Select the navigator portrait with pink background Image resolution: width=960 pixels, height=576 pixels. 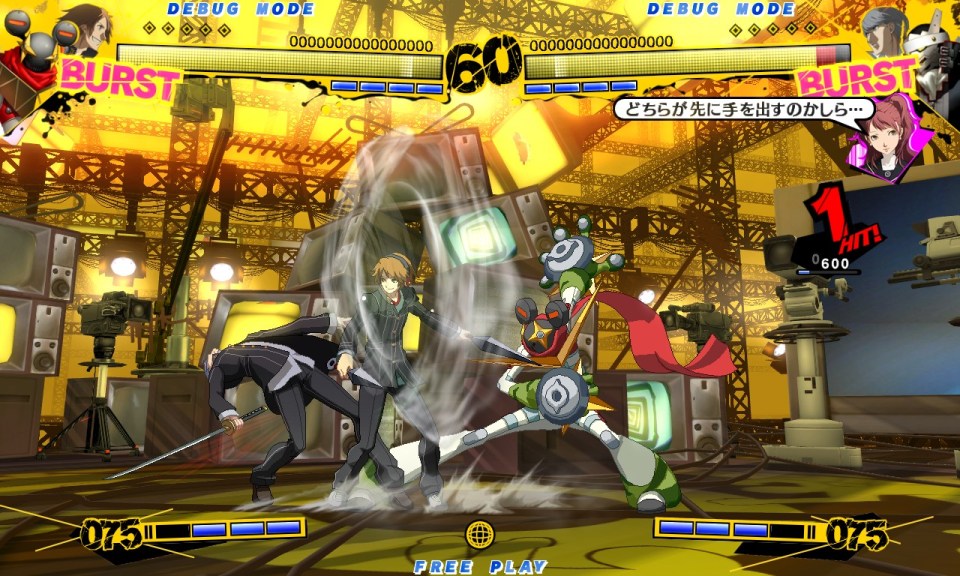pyautogui.click(x=886, y=140)
